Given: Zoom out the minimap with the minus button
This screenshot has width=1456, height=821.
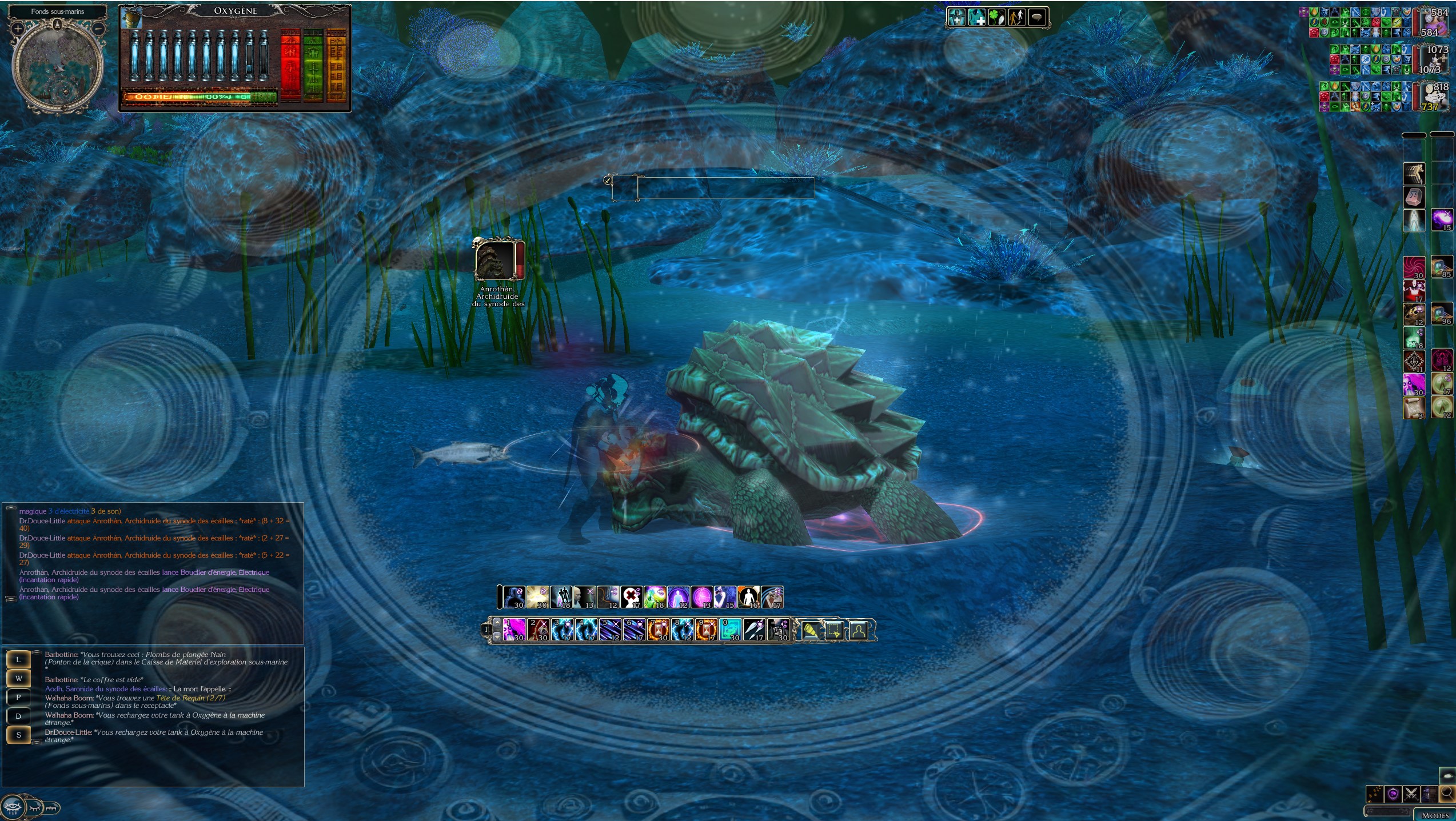Looking at the screenshot, I should (x=98, y=28).
